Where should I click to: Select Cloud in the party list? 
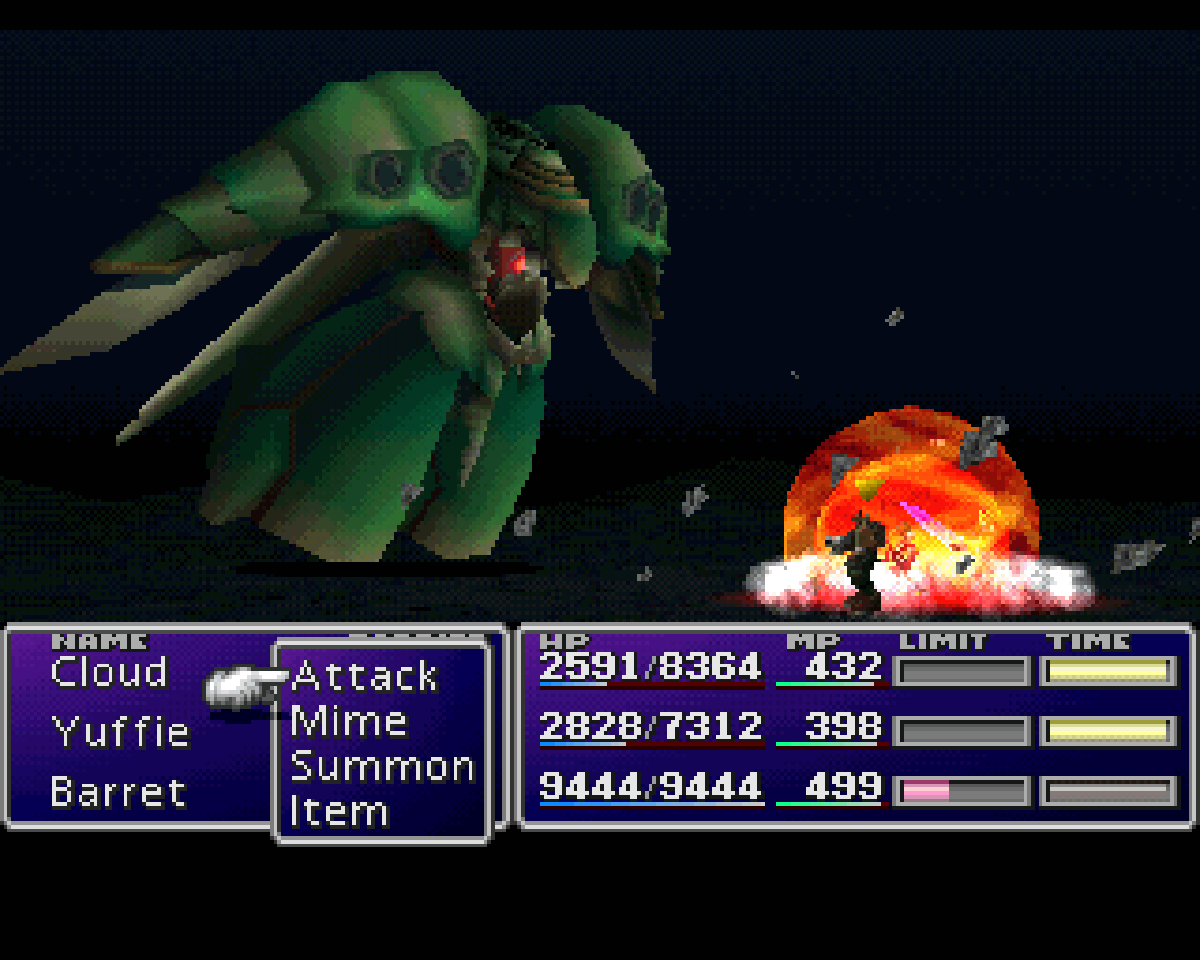pos(109,673)
